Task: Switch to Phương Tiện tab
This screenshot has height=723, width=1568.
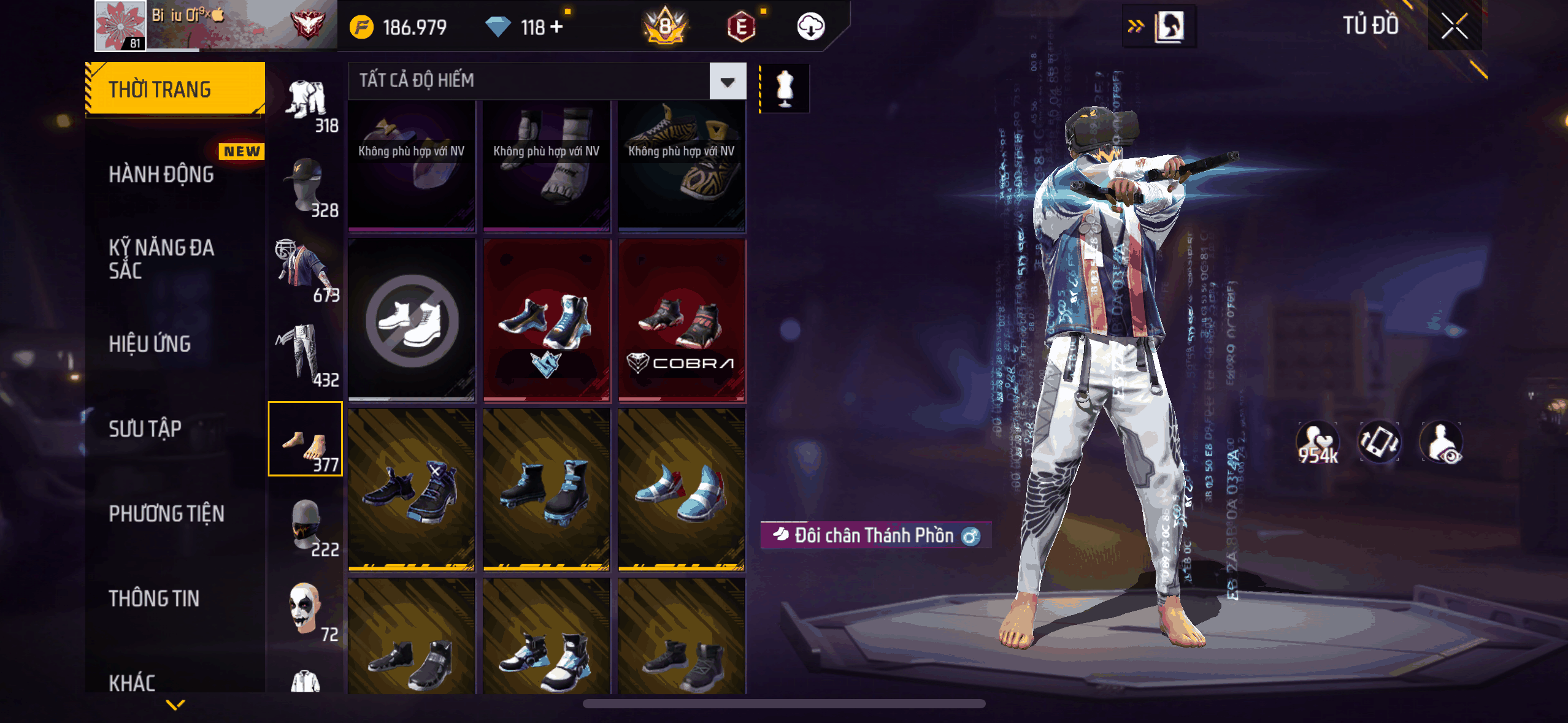Action: [x=167, y=513]
